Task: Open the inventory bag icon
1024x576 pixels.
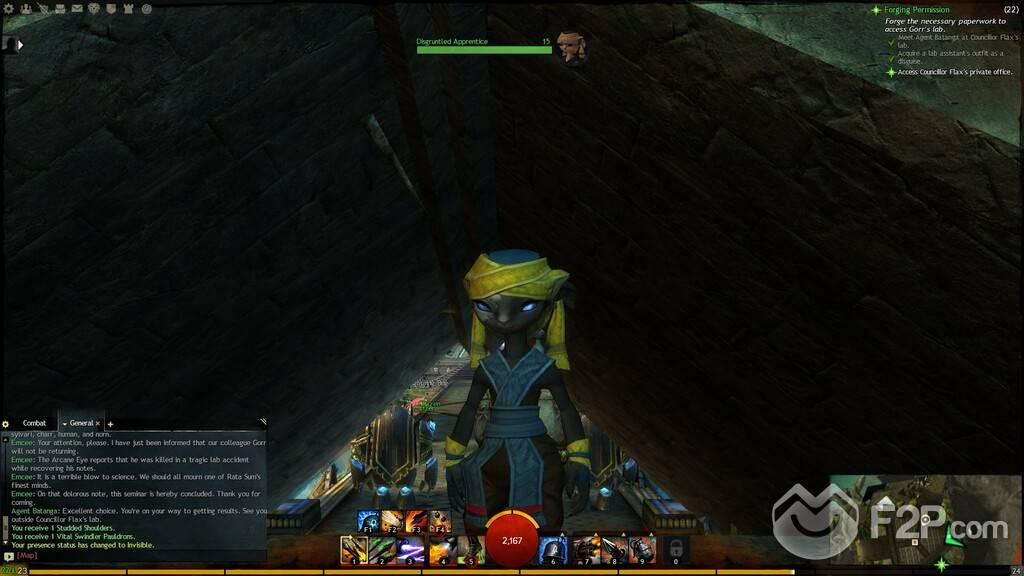Action: pos(59,9)
